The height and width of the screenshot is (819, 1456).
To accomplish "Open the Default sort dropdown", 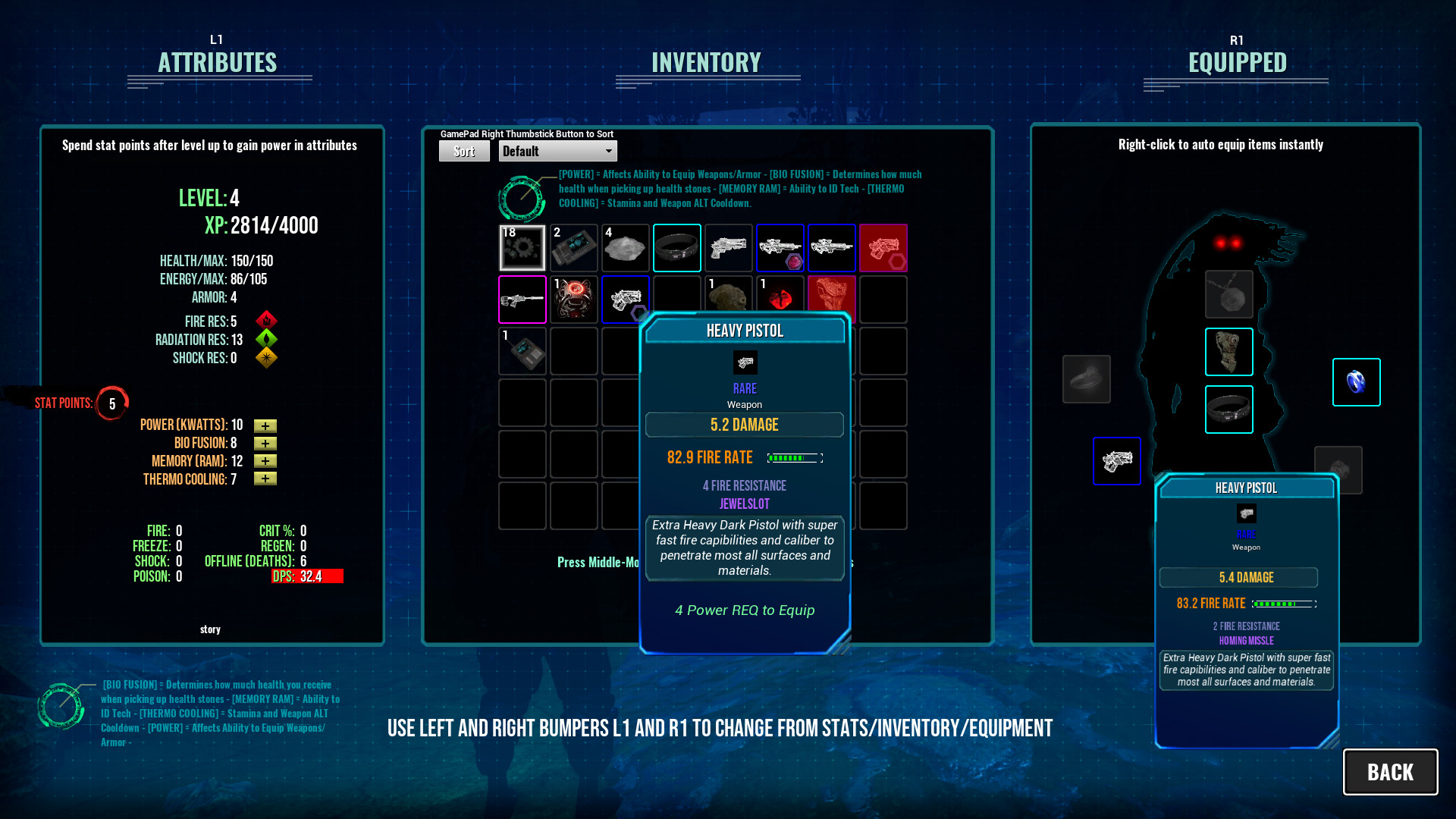I will pyautogui.click(x=557, y=151).
